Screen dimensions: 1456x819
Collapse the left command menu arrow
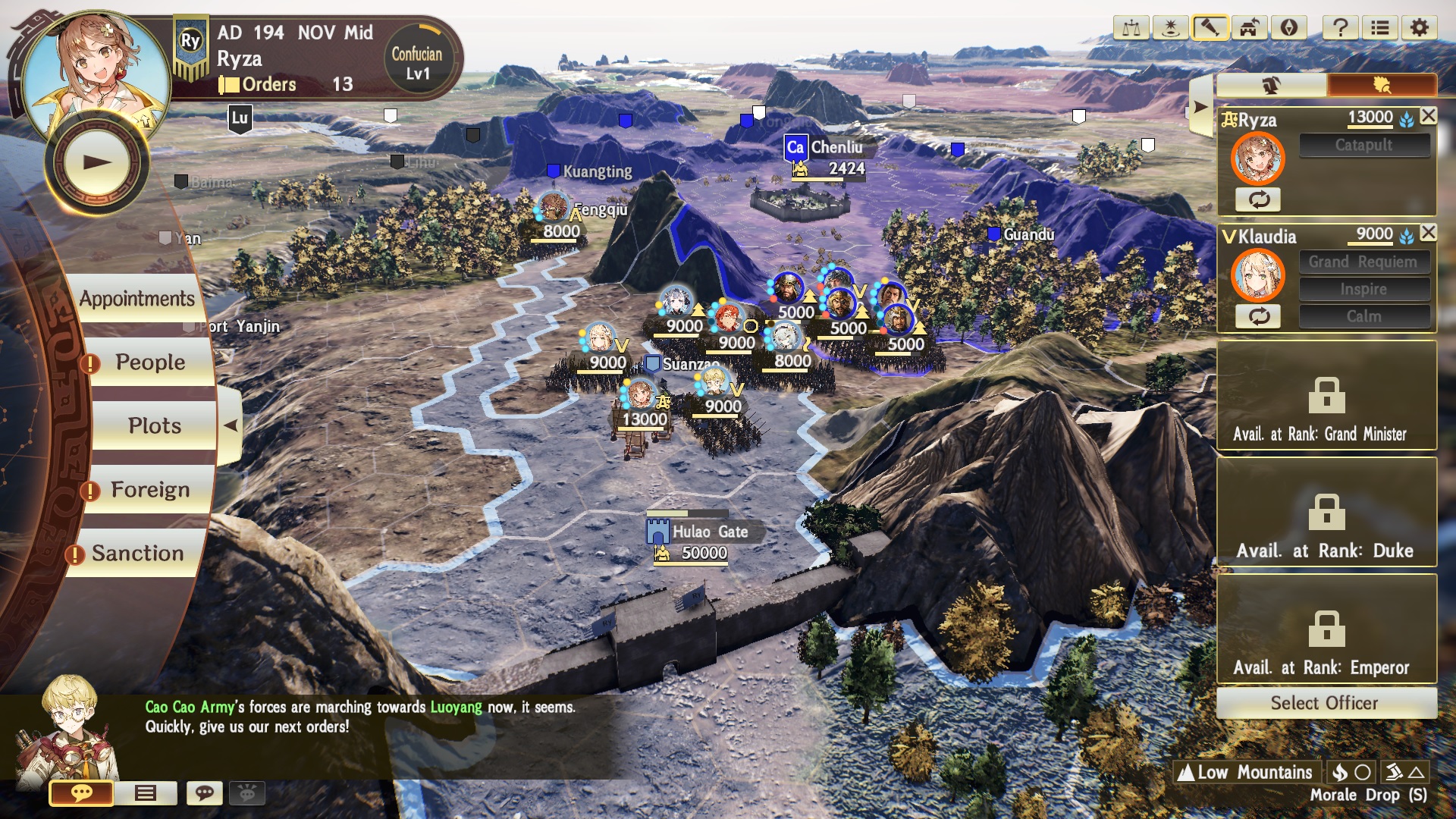tap(230, 425)
